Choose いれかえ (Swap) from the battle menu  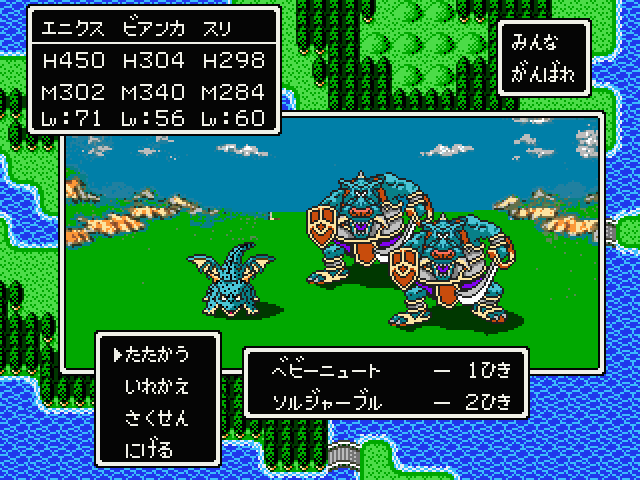tap(158, 385)
